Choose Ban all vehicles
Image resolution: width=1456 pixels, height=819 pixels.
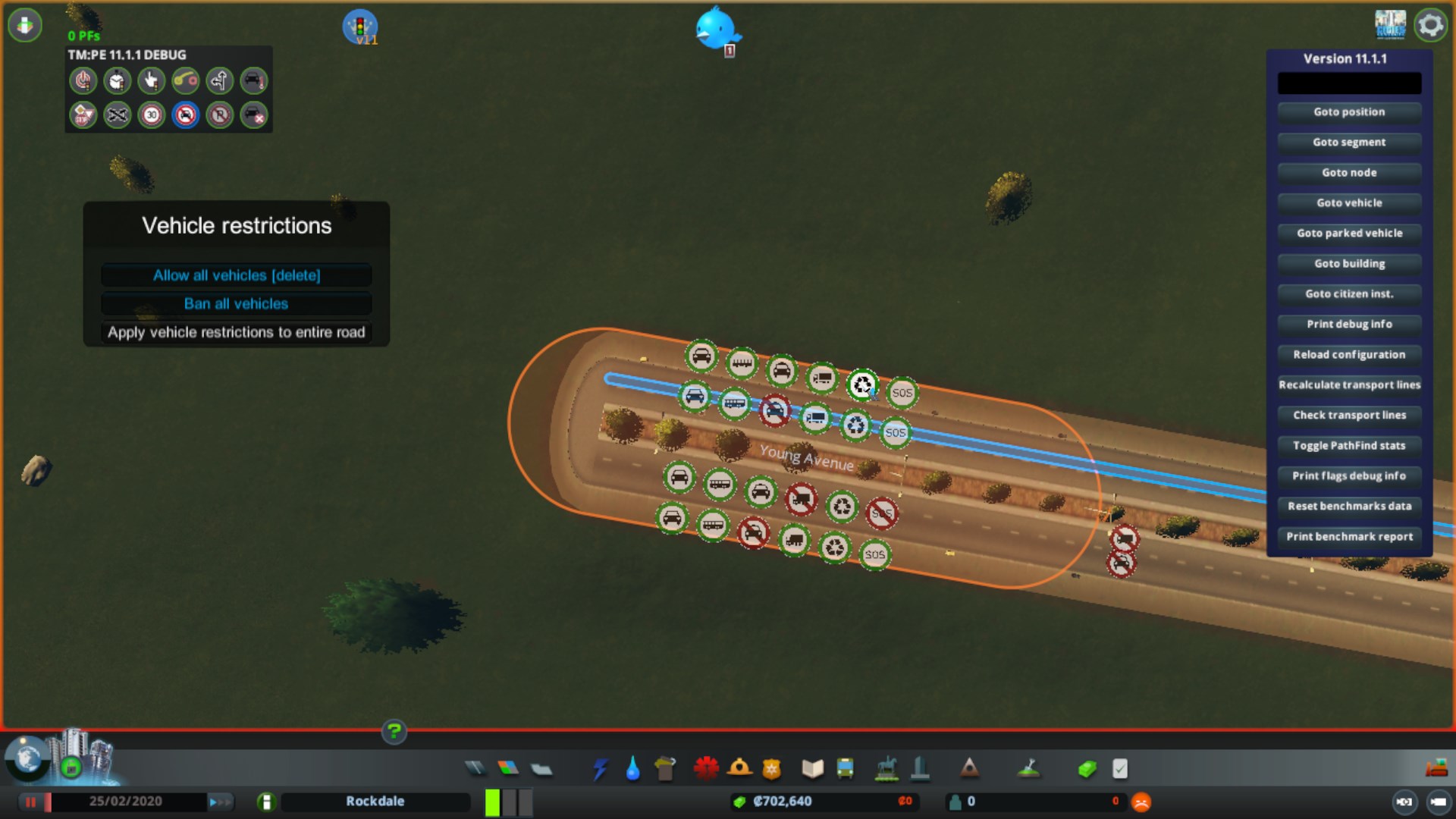click(x=237, y=304)
